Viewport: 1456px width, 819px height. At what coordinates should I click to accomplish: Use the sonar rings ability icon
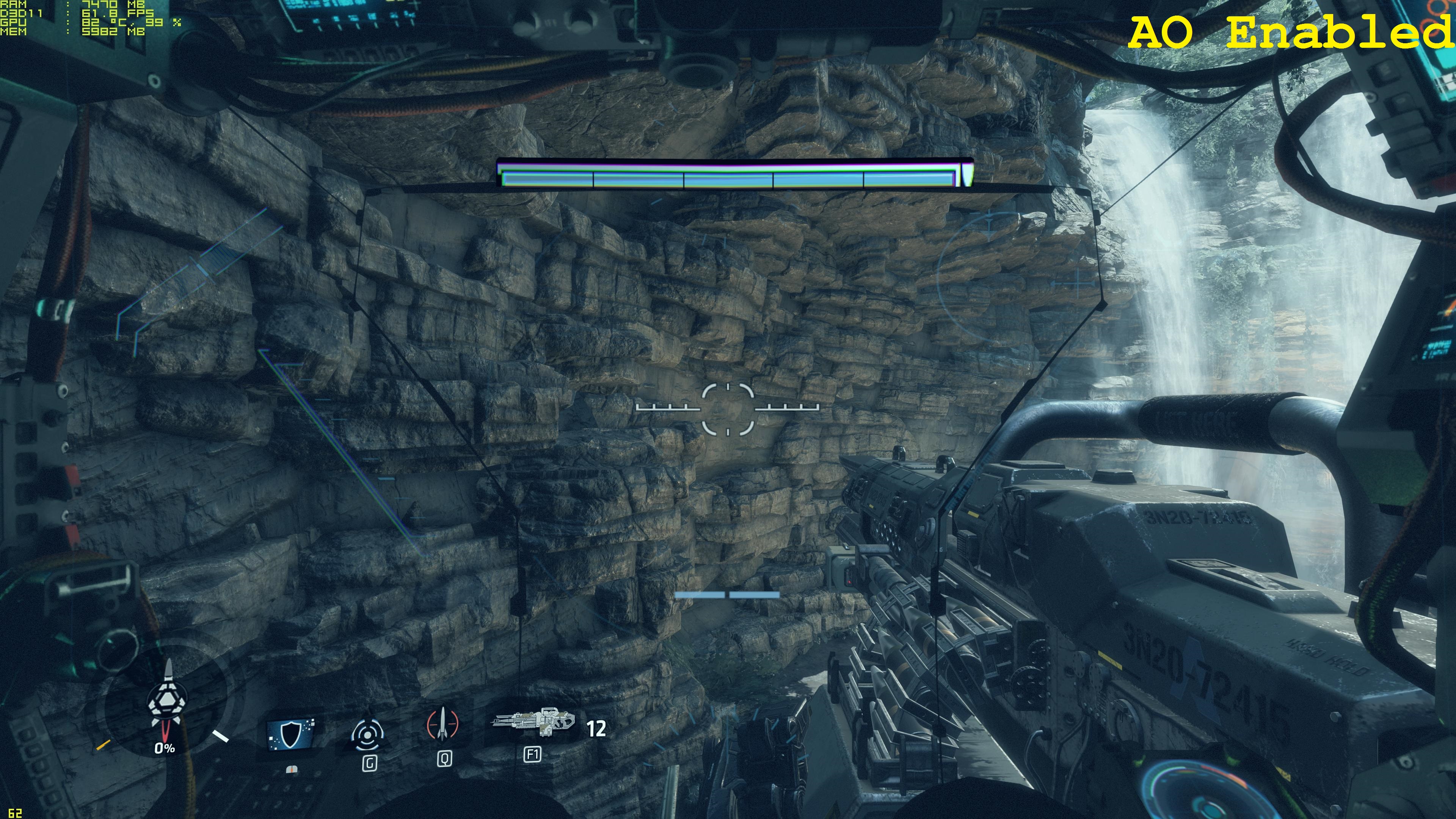tap(369, 735)
